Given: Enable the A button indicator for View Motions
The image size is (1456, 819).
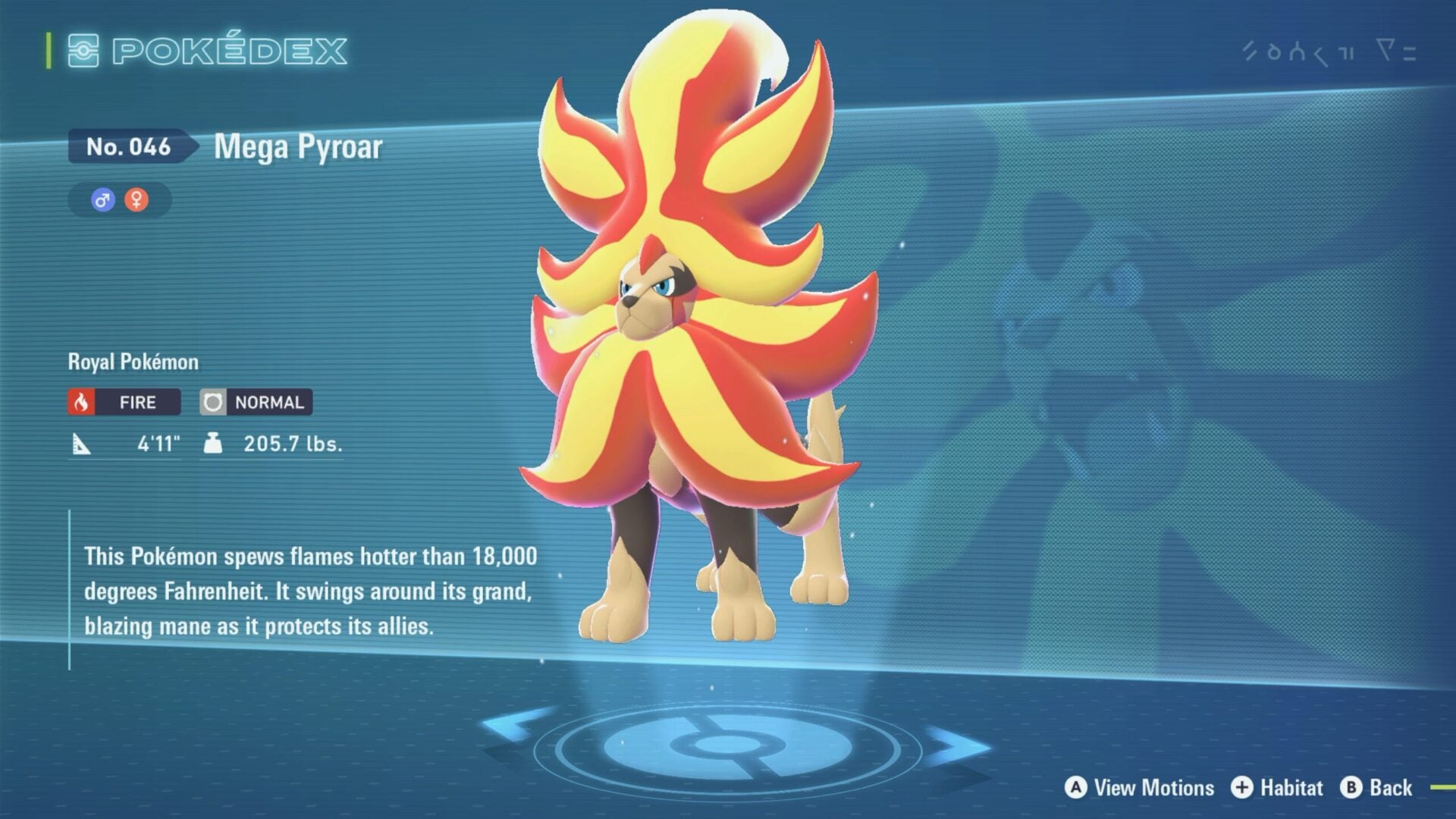Looking at the screenshot, I should pyautogui.click(x=1075, y=787).
